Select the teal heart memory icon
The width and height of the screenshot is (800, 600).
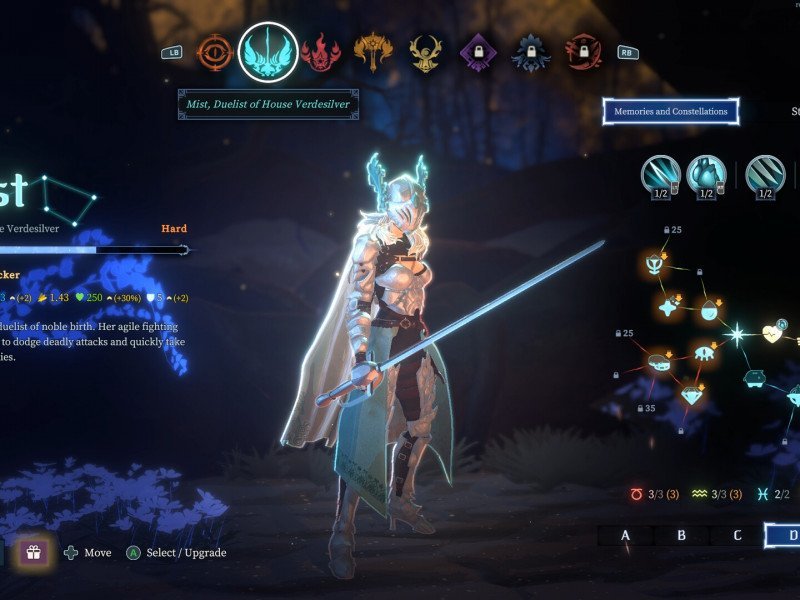(706, 175)
